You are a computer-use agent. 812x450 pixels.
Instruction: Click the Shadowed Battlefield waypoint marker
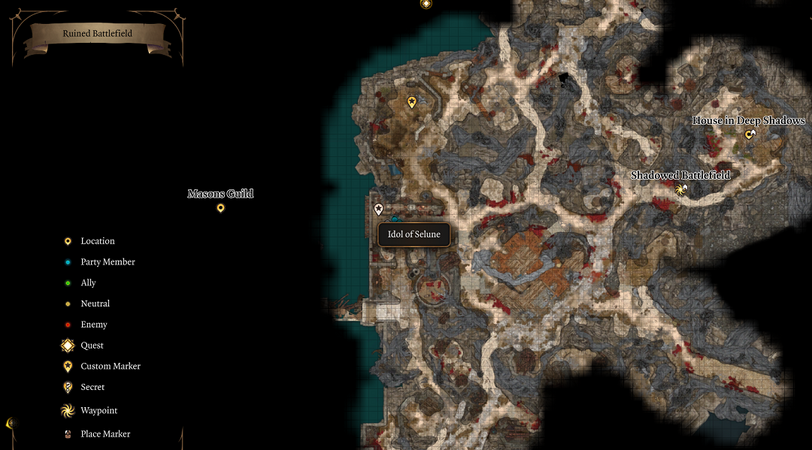pos(681,189)
